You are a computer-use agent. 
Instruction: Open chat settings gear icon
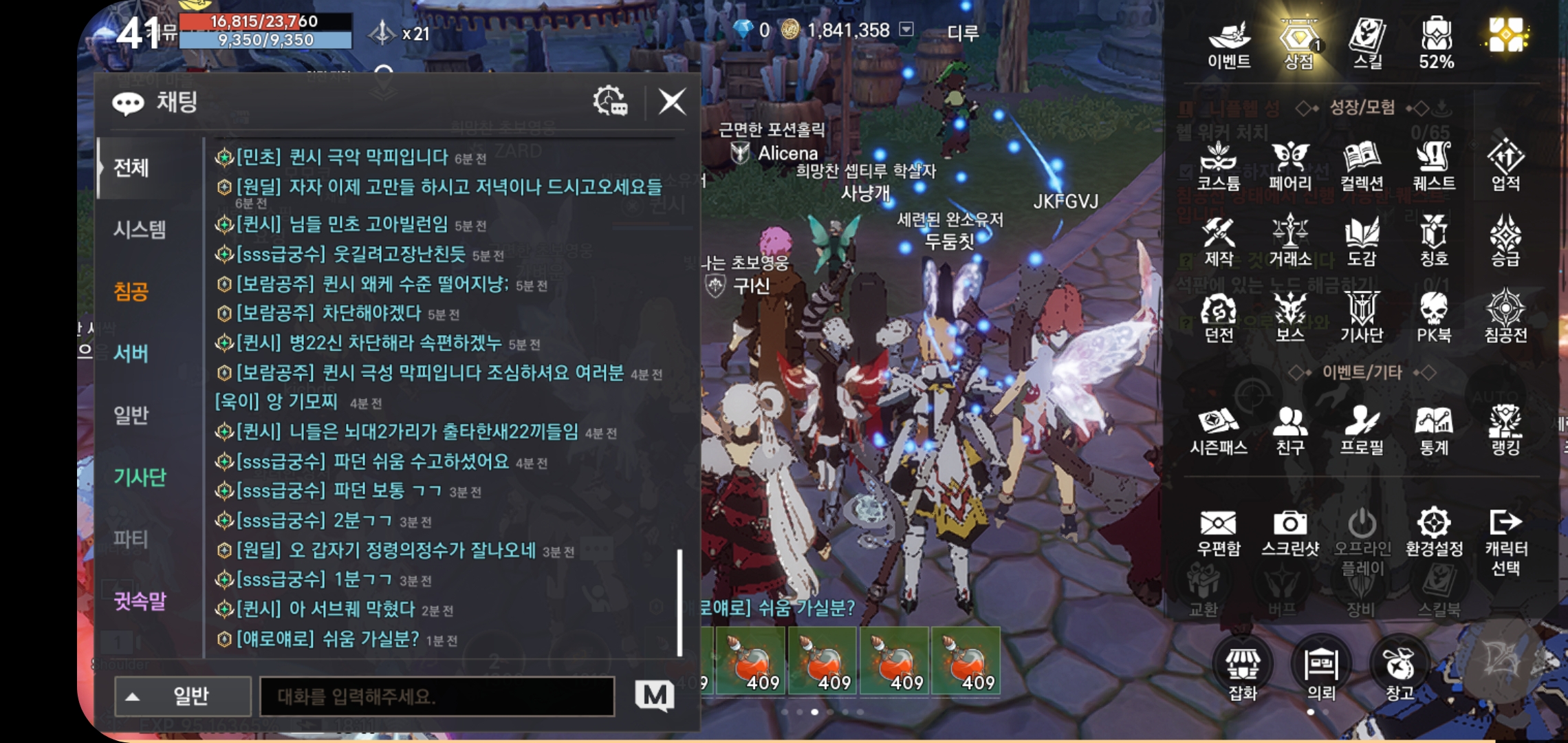point(610,102)
